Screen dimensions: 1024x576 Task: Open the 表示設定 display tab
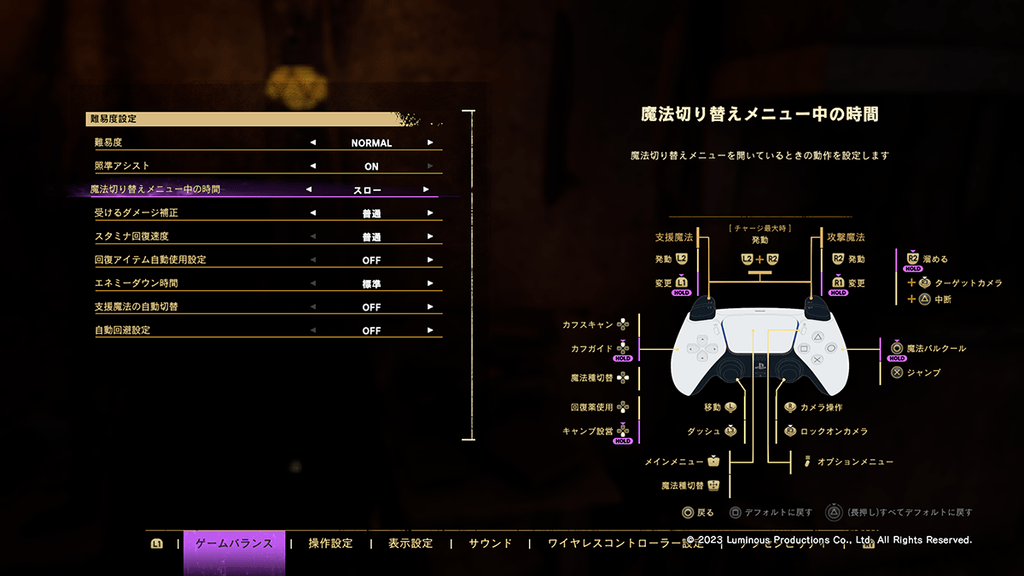410,544
